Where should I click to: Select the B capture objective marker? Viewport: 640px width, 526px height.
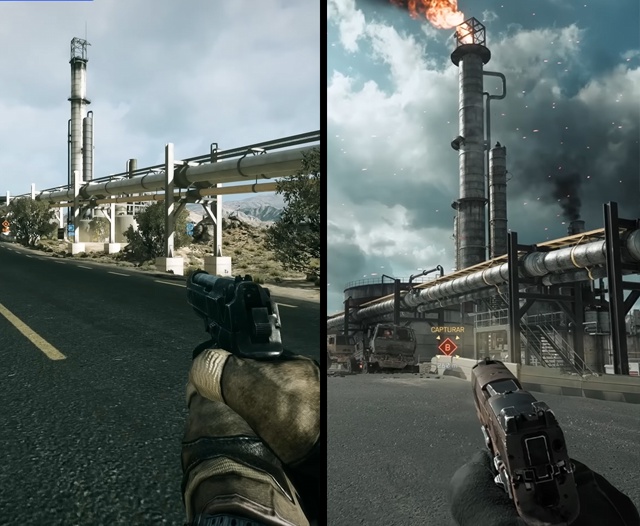[447, 346]
